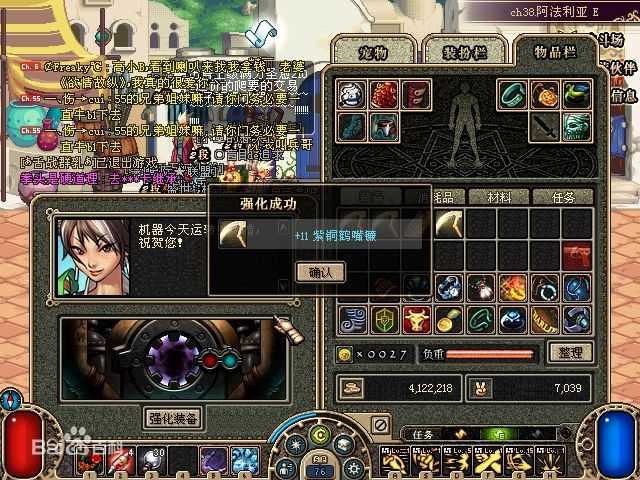Click the 强化装备 reinforce equipment button
This screenshot has height=480, width=640.
pos(173,417)
